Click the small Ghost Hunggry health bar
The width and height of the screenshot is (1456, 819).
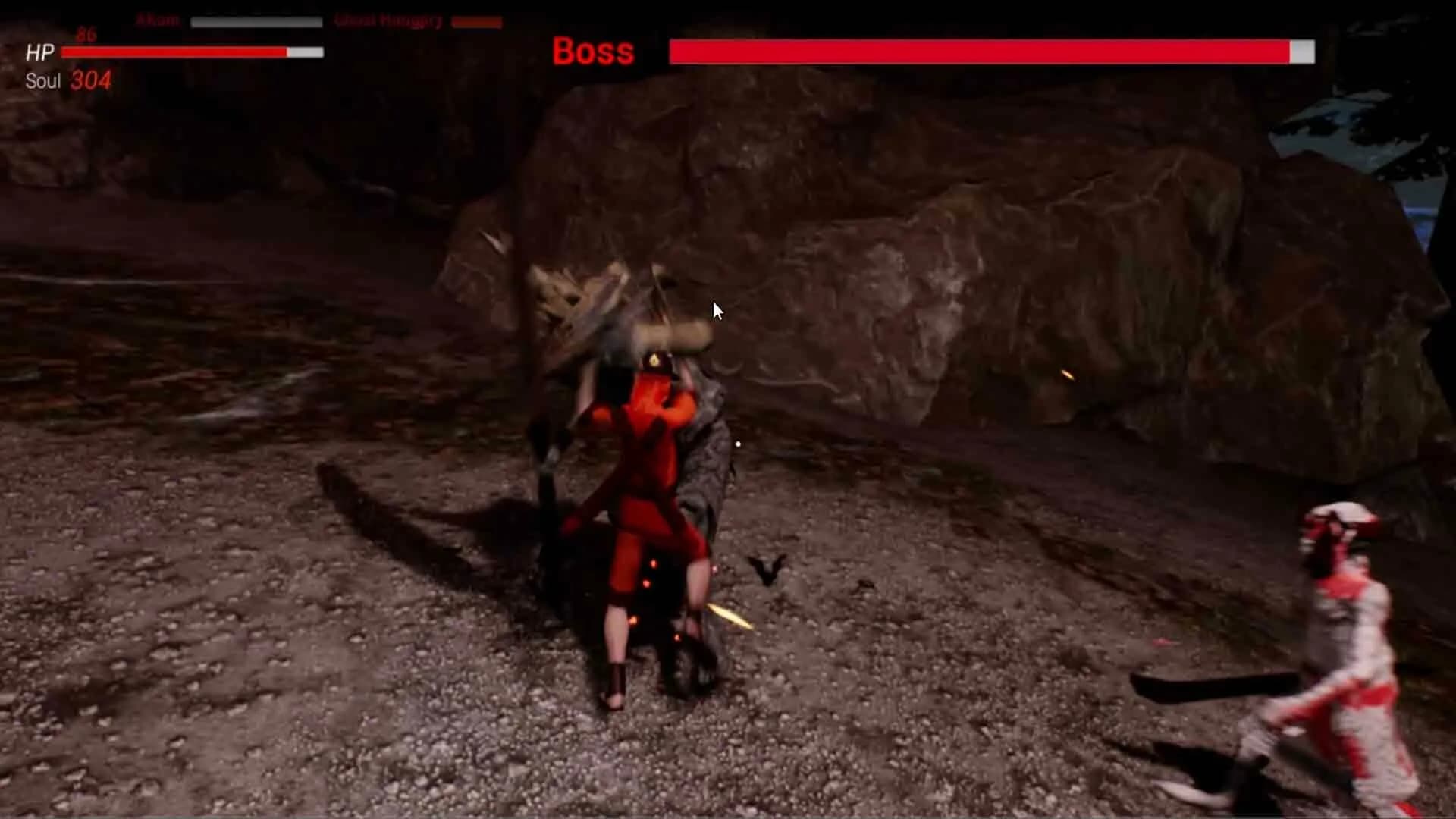pos(476,22)
